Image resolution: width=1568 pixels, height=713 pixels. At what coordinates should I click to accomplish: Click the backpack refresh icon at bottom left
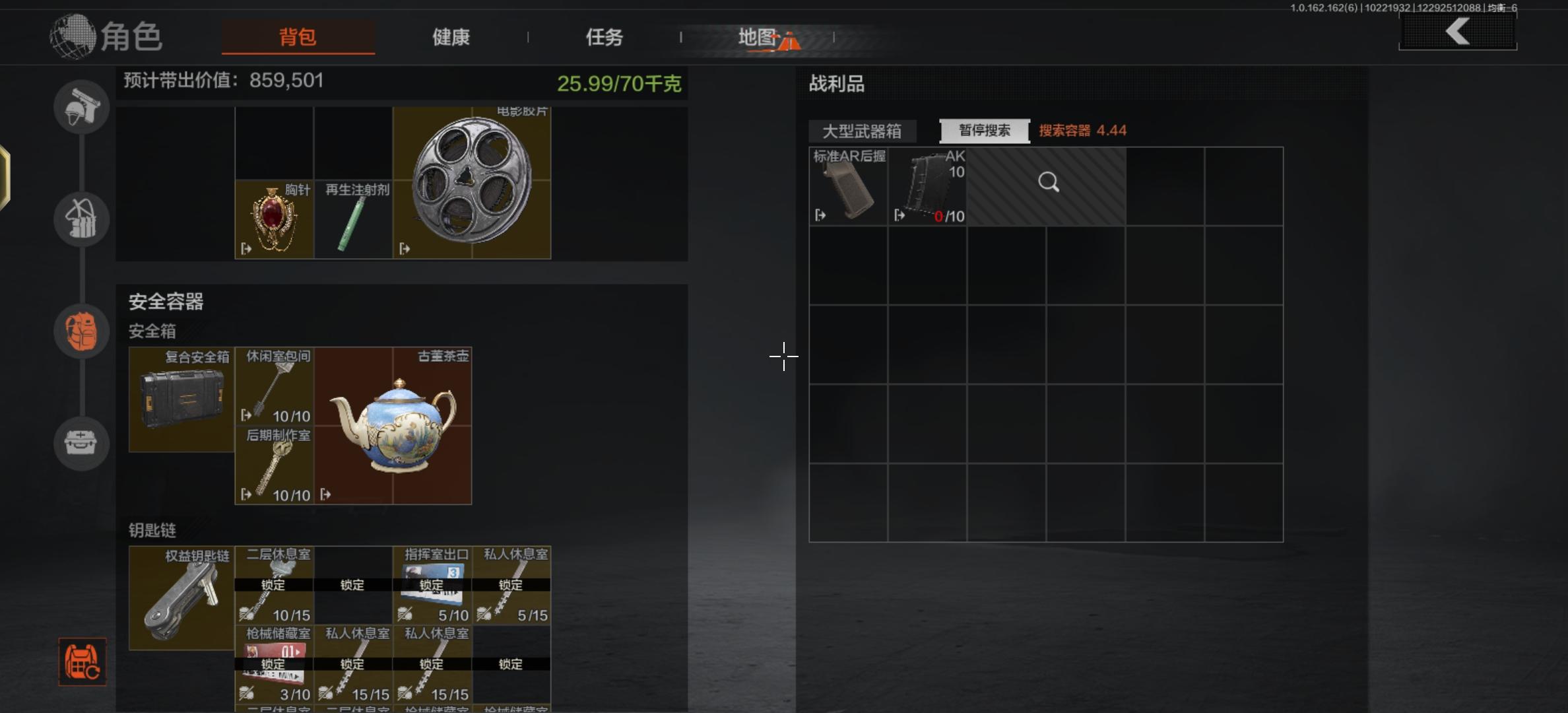pos(81,663)
